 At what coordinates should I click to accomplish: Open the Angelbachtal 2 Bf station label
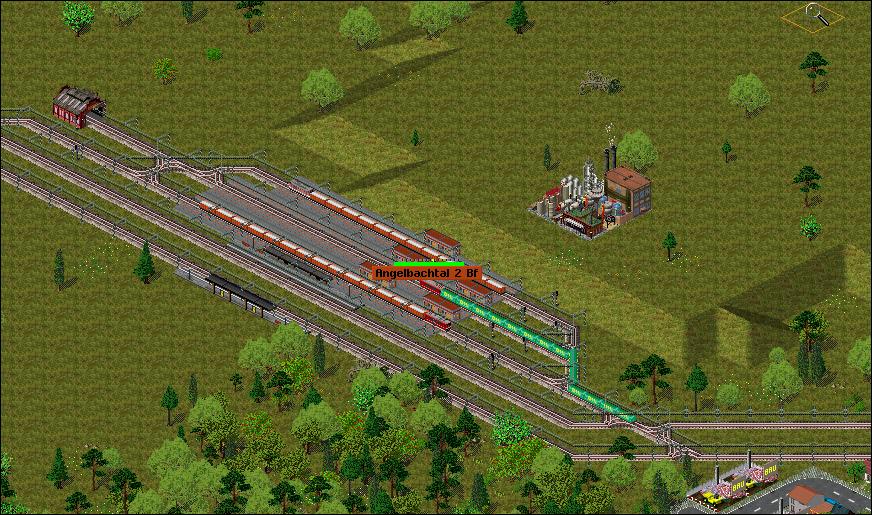pyautogui.click(x=426, y=272)
